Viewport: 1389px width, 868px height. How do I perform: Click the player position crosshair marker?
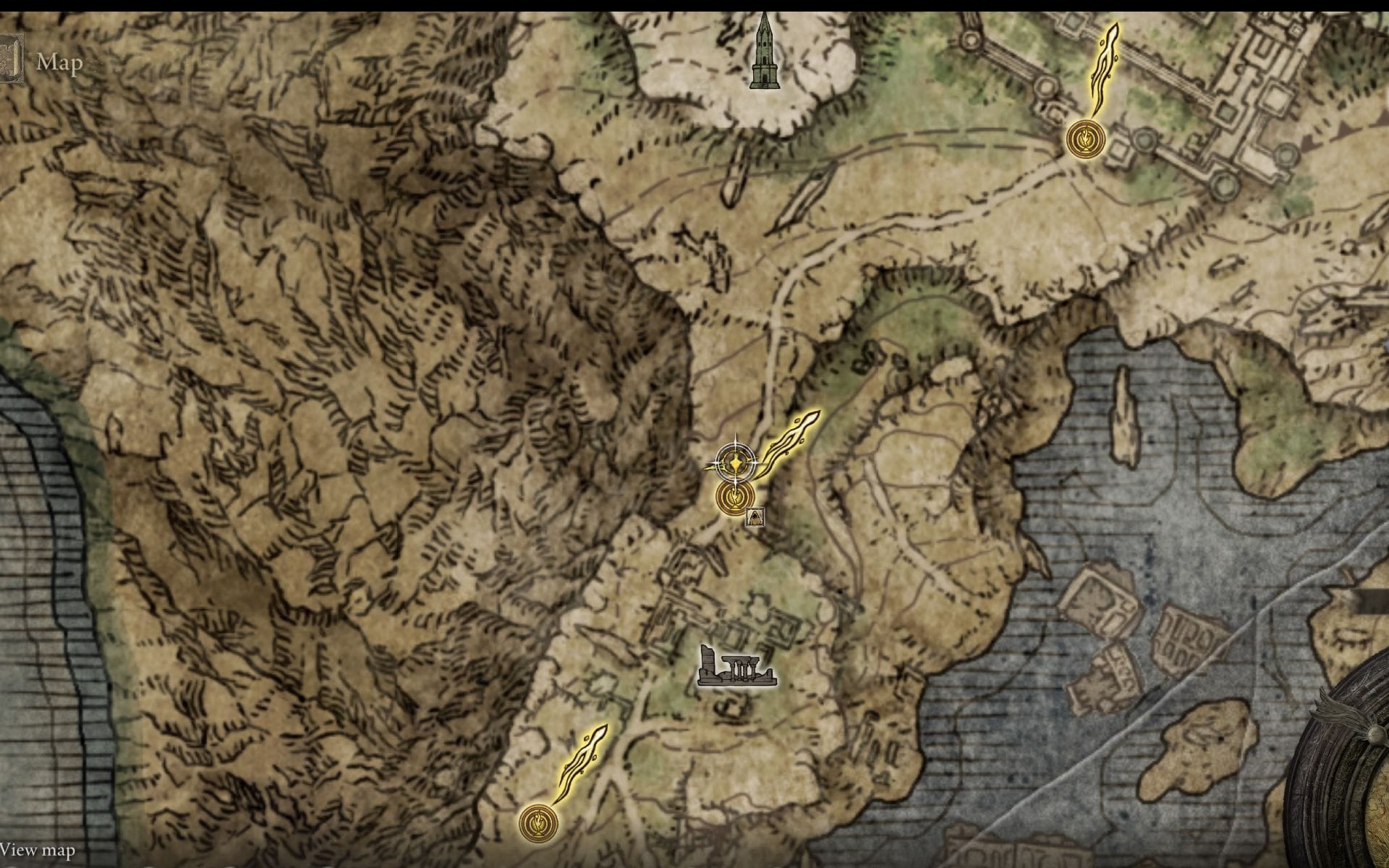pos(735,463)
